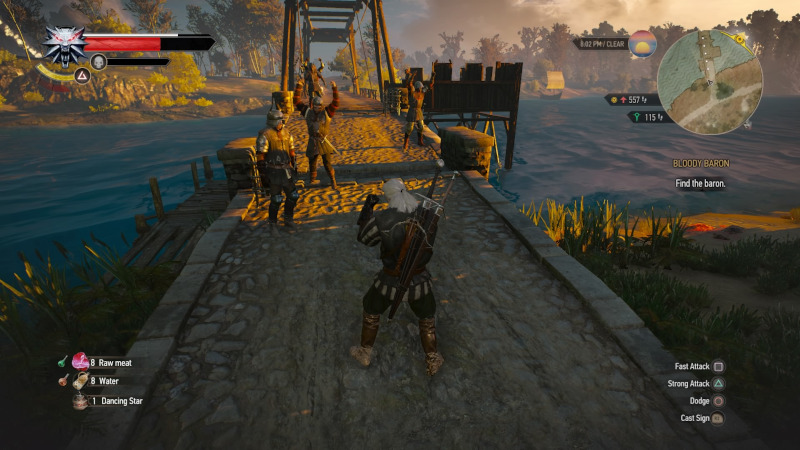Select the active sign icon under the health bar

tap(99, 62)
